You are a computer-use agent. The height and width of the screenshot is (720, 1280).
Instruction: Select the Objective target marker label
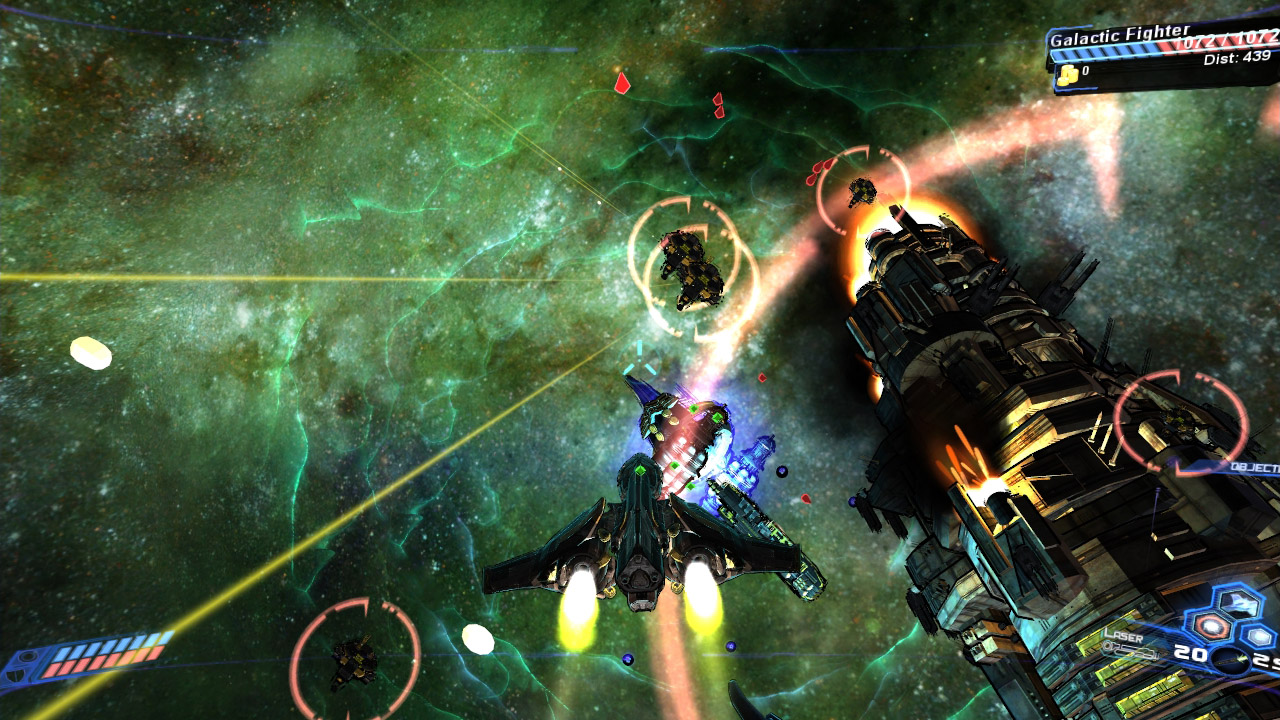1256,467
